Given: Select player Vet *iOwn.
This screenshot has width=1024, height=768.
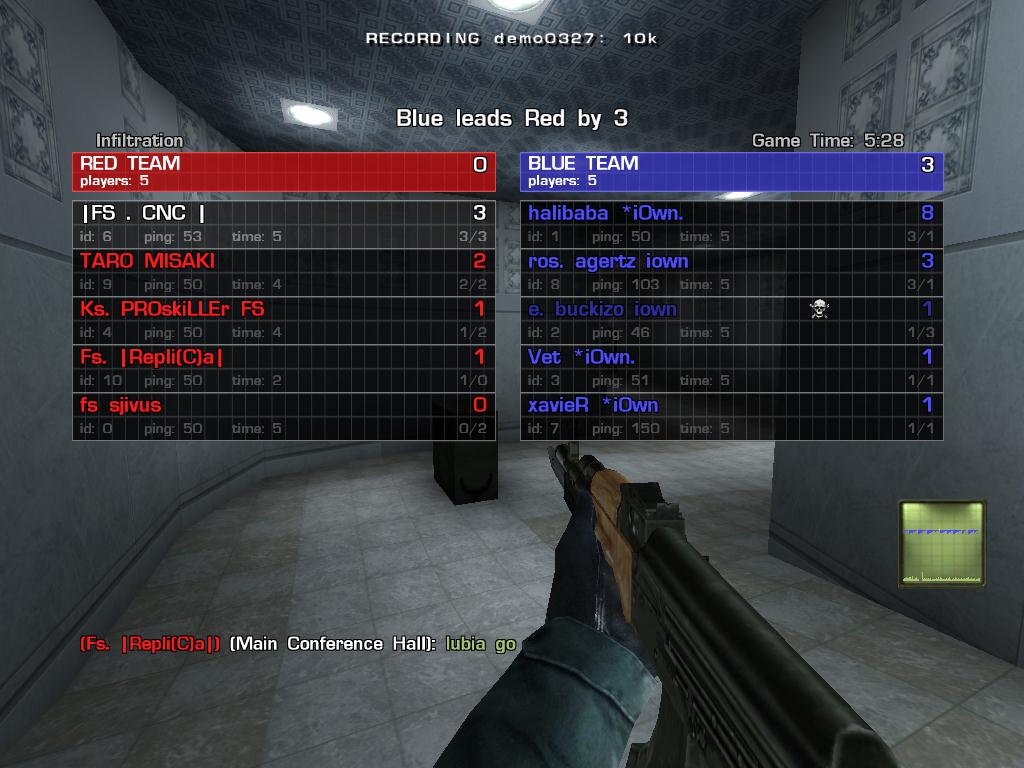Looking at the screenshot, I should click(731, 368).
